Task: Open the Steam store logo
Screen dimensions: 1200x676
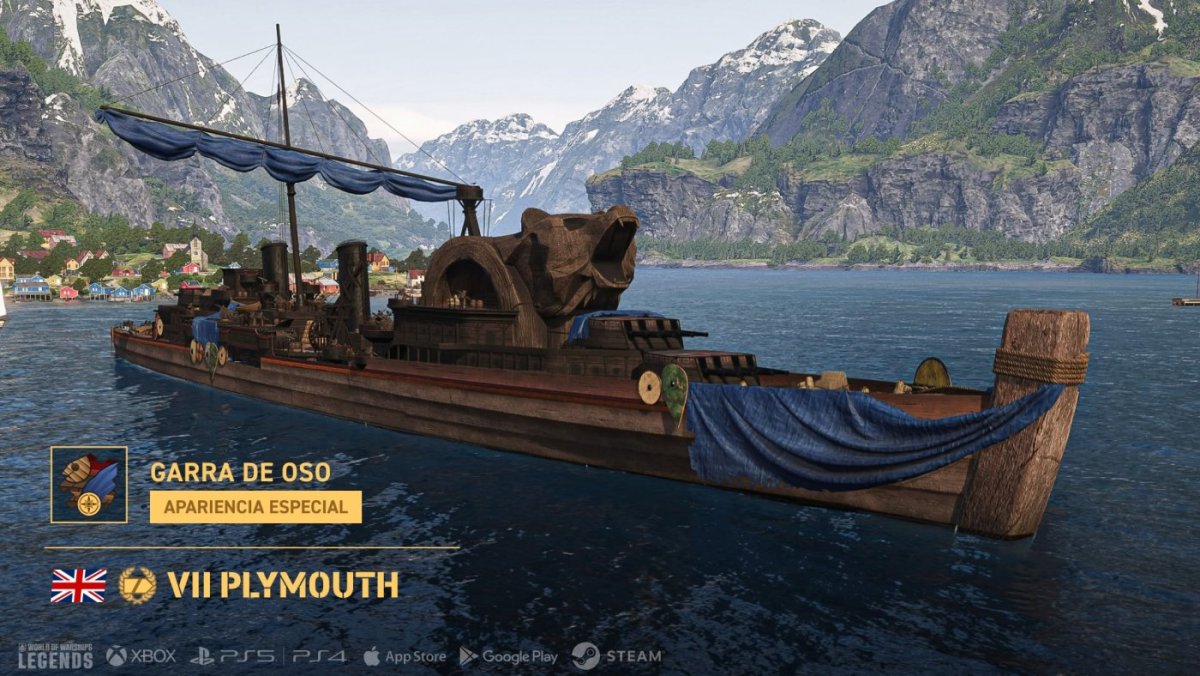Action: click(616, 656)
